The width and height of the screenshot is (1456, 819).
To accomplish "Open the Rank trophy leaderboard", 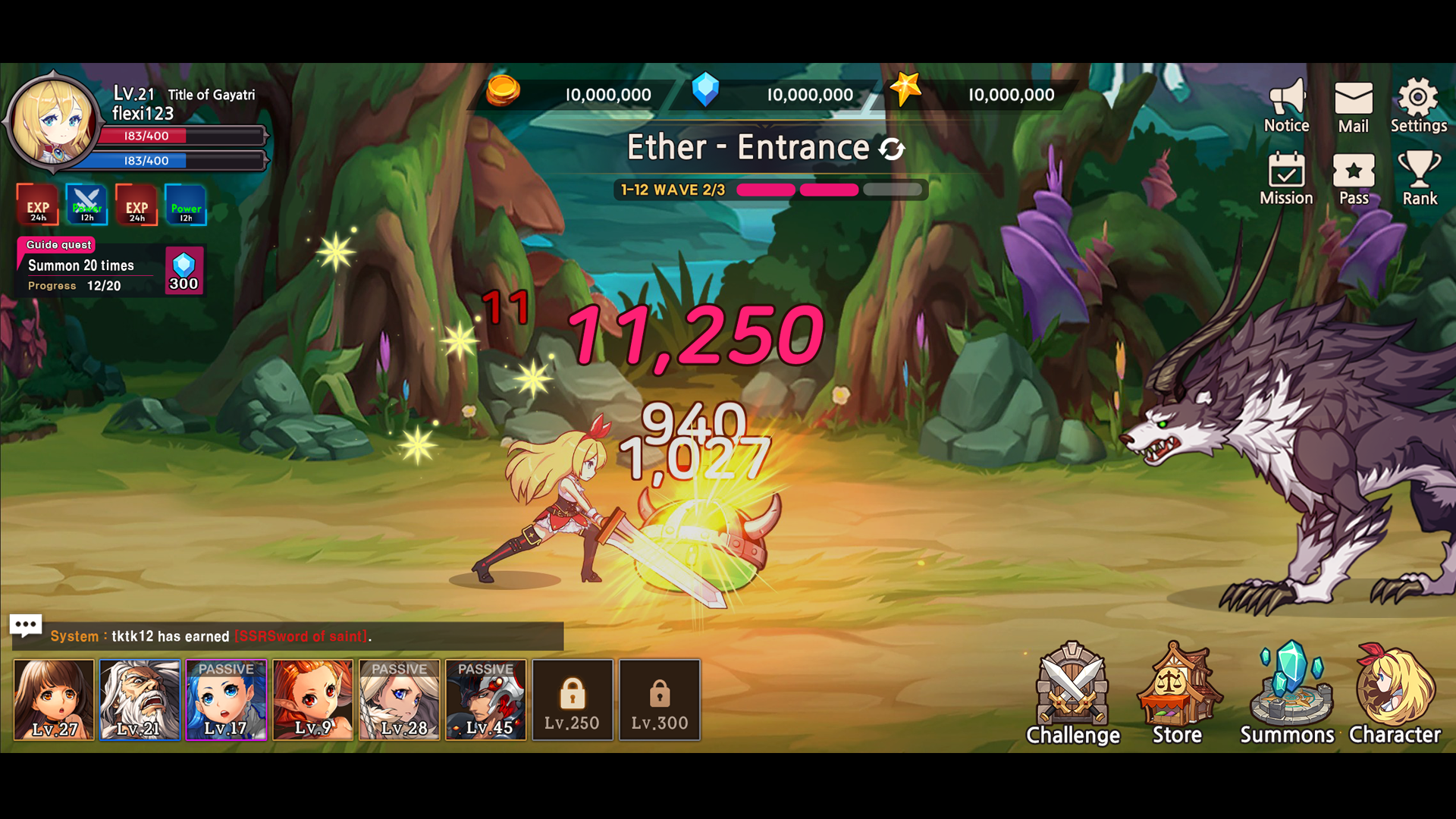I will tap(1420, 180).
